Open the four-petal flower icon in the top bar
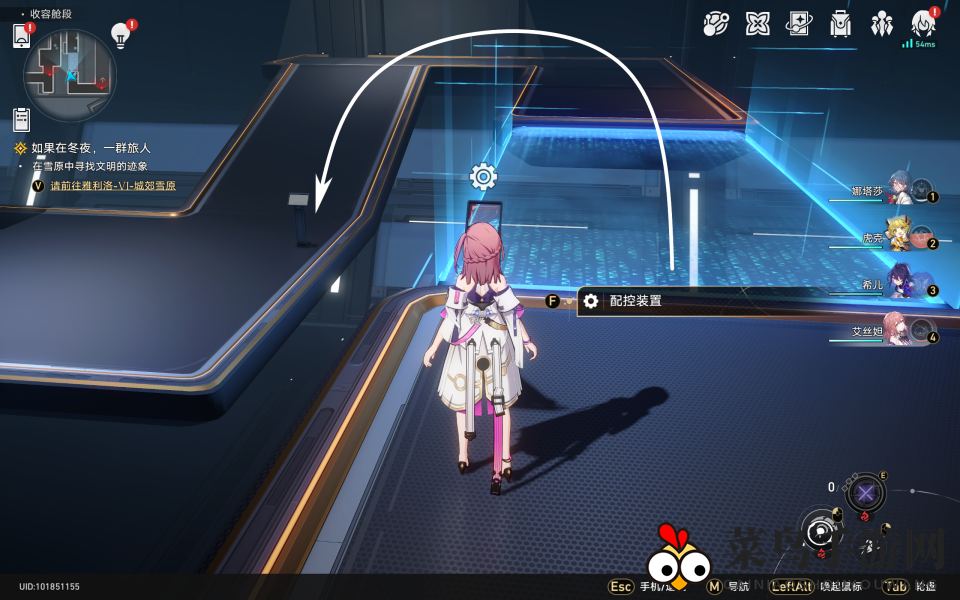 point(758,24)
